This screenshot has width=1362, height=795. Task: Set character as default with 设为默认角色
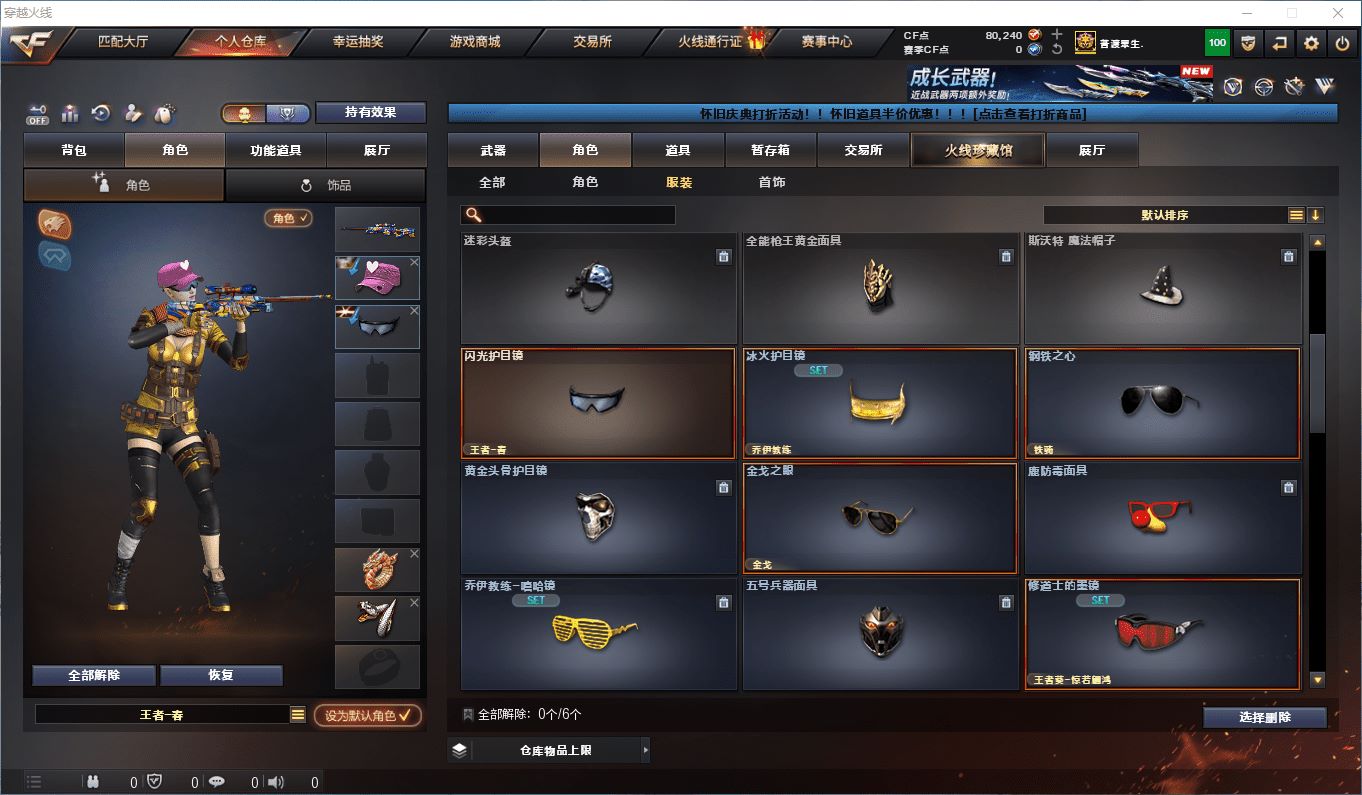tap(367, 716)
